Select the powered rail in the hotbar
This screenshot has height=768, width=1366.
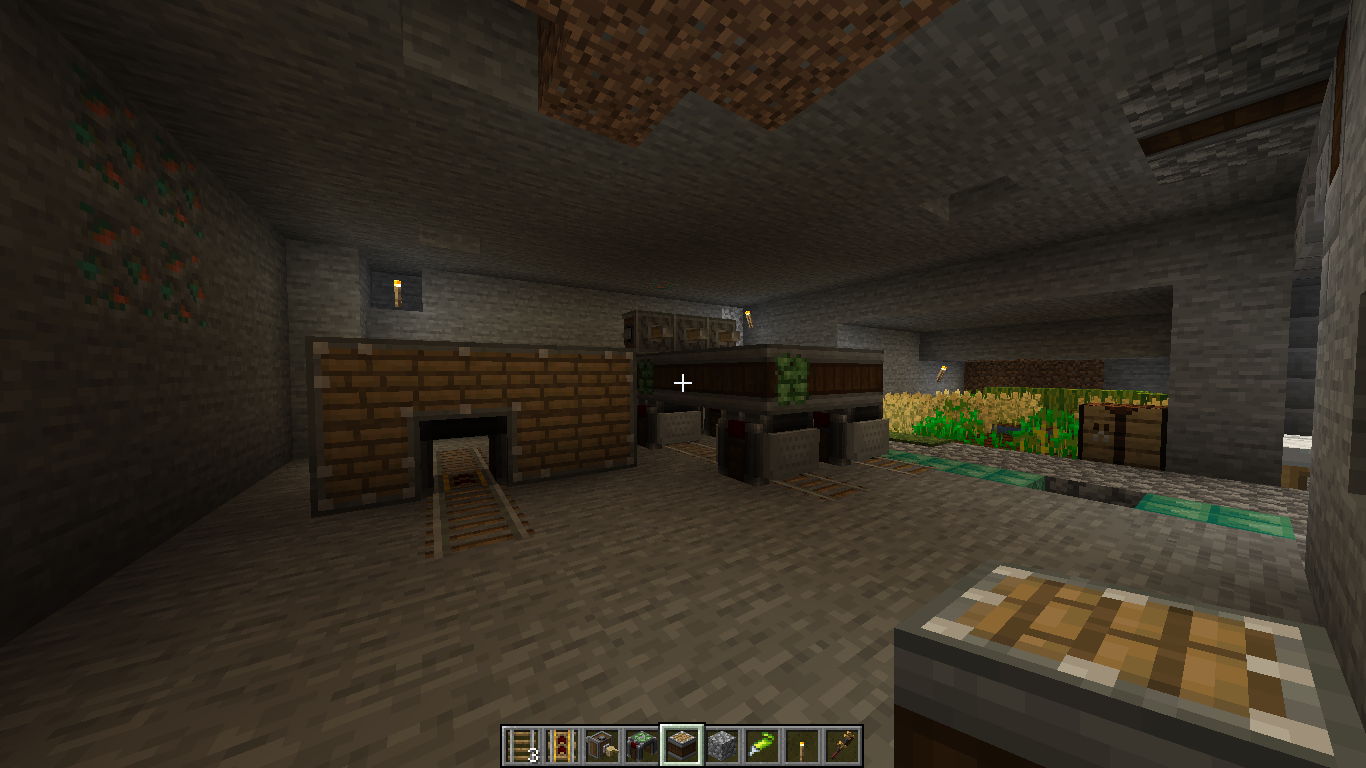pos(562,745)
